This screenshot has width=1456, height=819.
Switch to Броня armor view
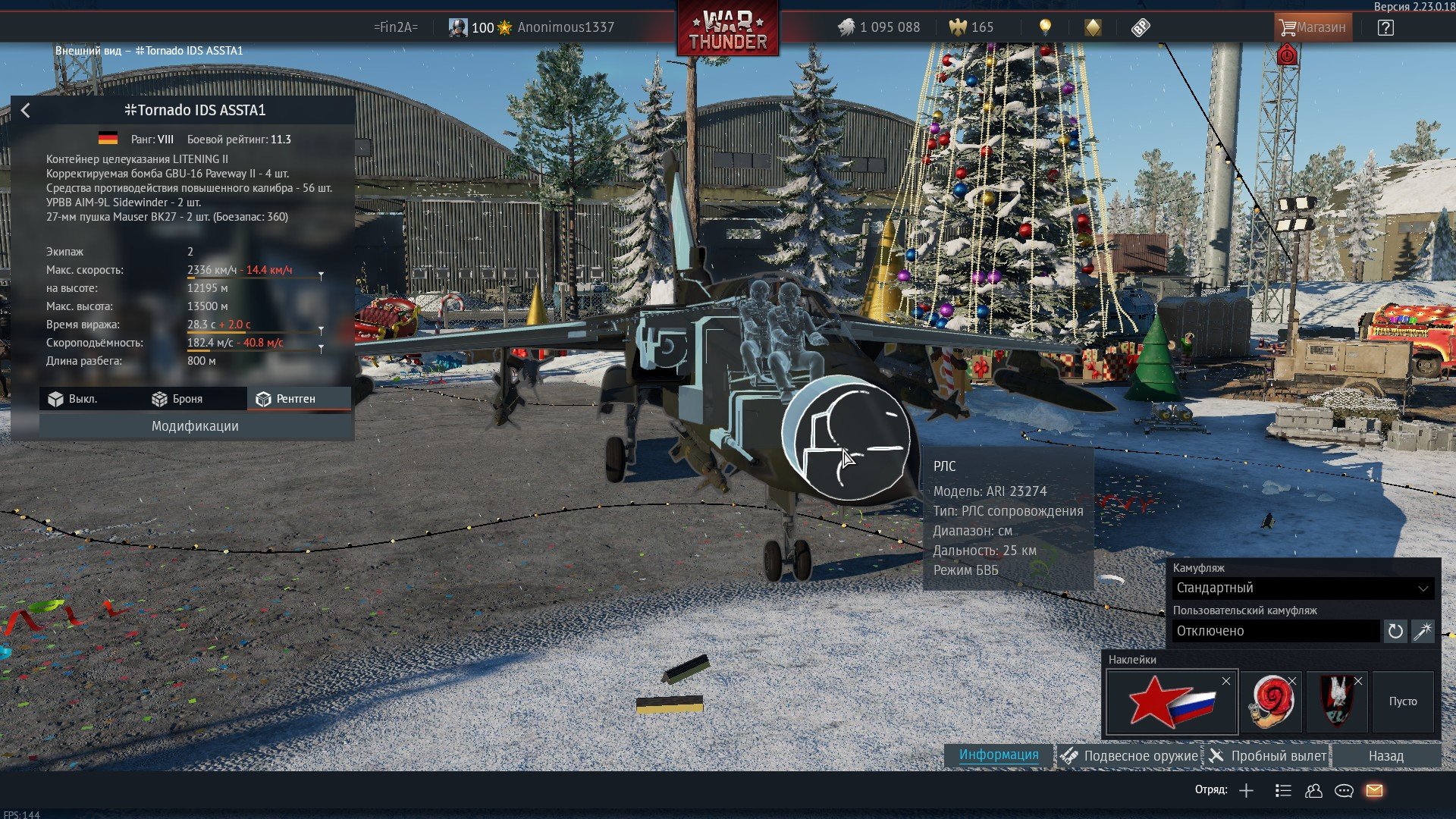(x=177, y=399)
